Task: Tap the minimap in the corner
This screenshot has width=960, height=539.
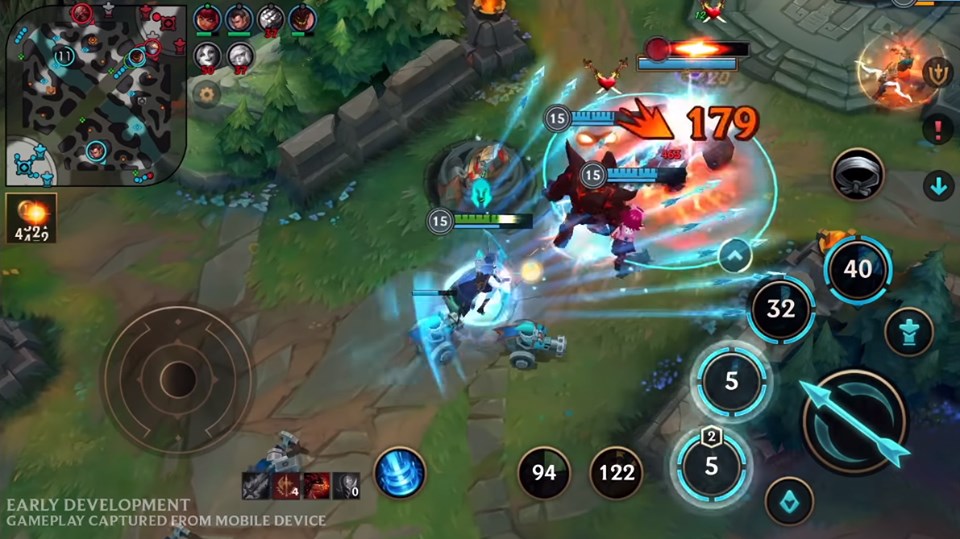Action: pos(94,94)
